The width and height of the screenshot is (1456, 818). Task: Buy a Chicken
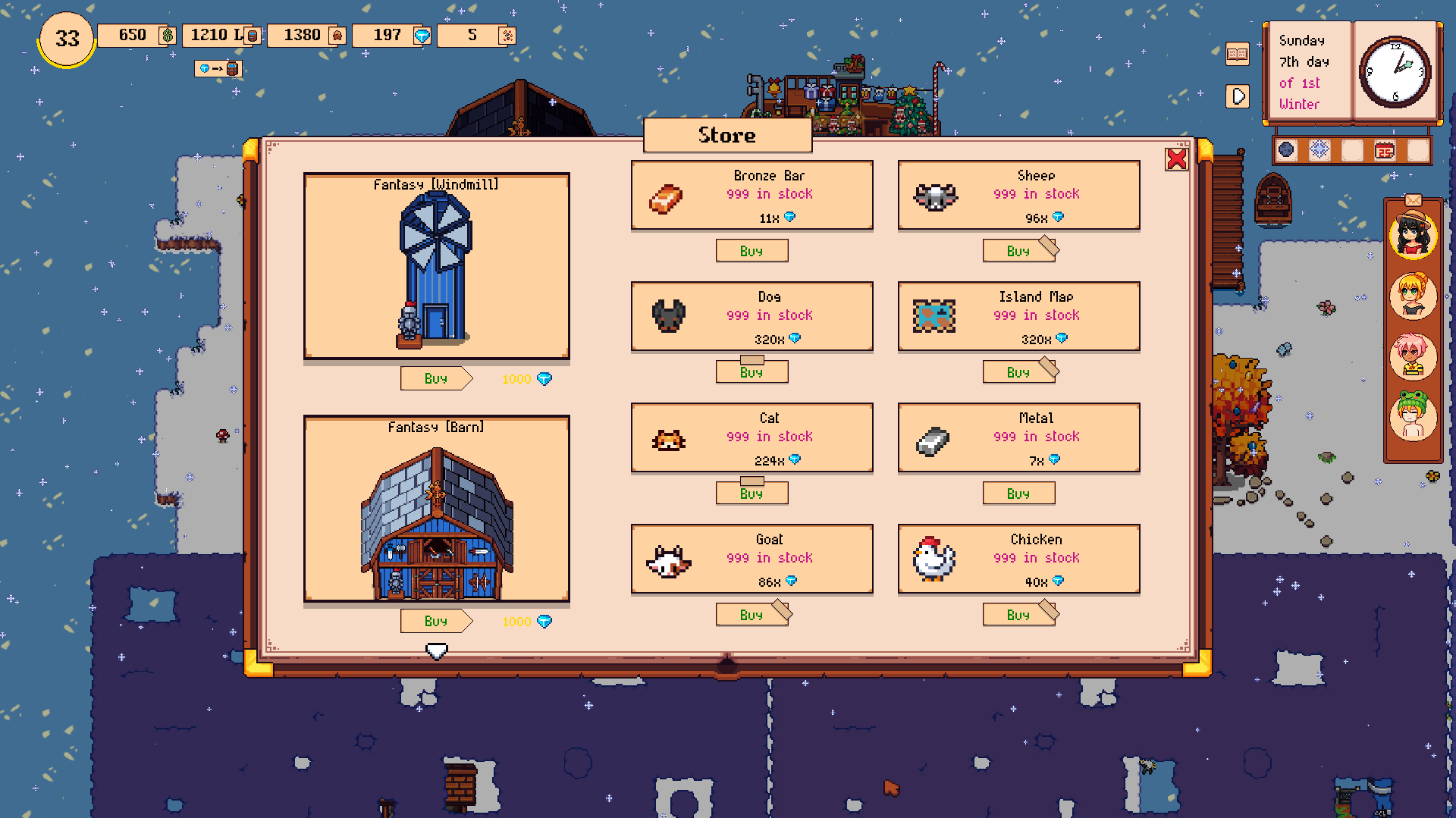pyautogui.click(x=1018, y=615)
